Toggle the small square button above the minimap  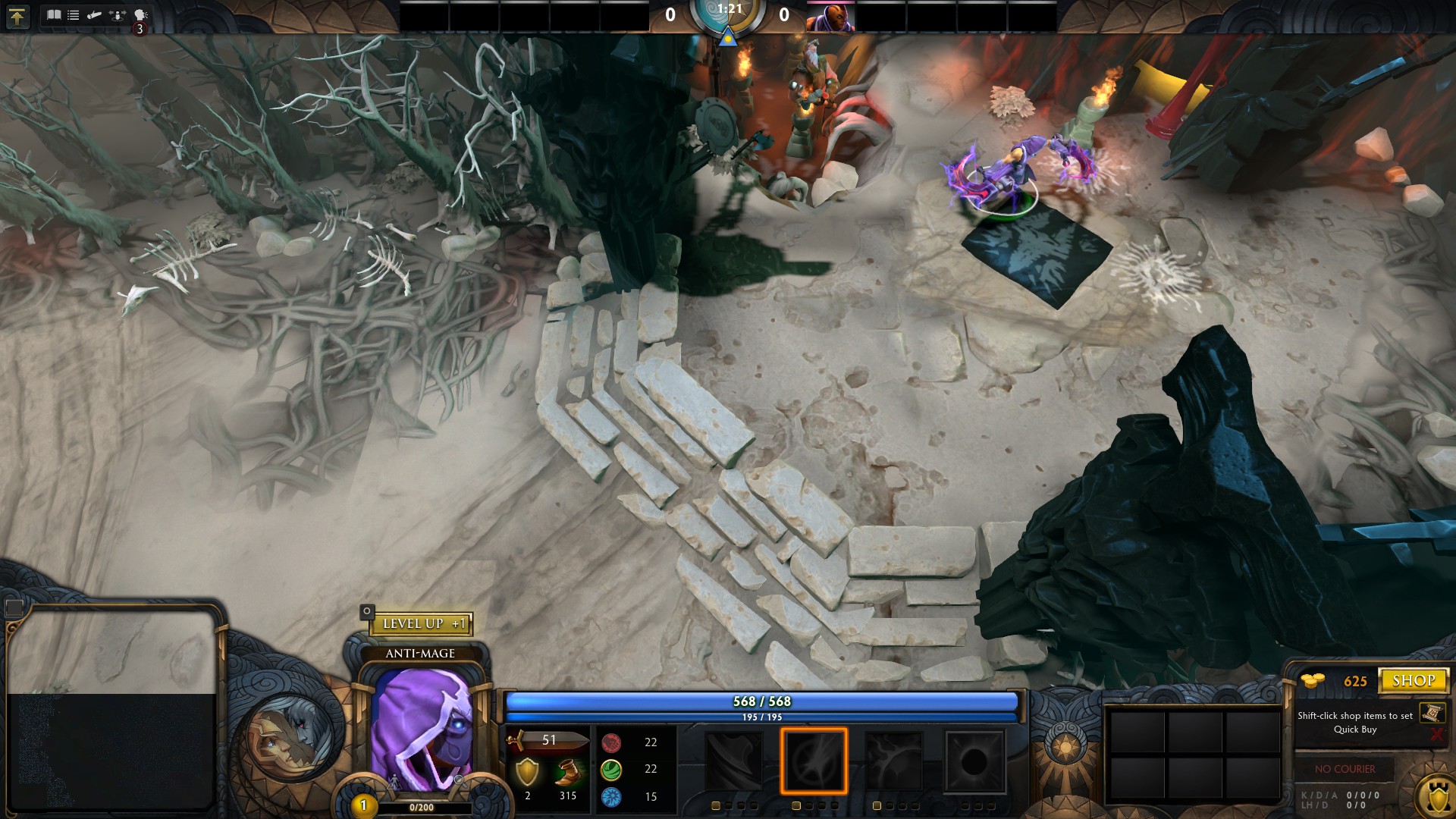click(14, 607)
